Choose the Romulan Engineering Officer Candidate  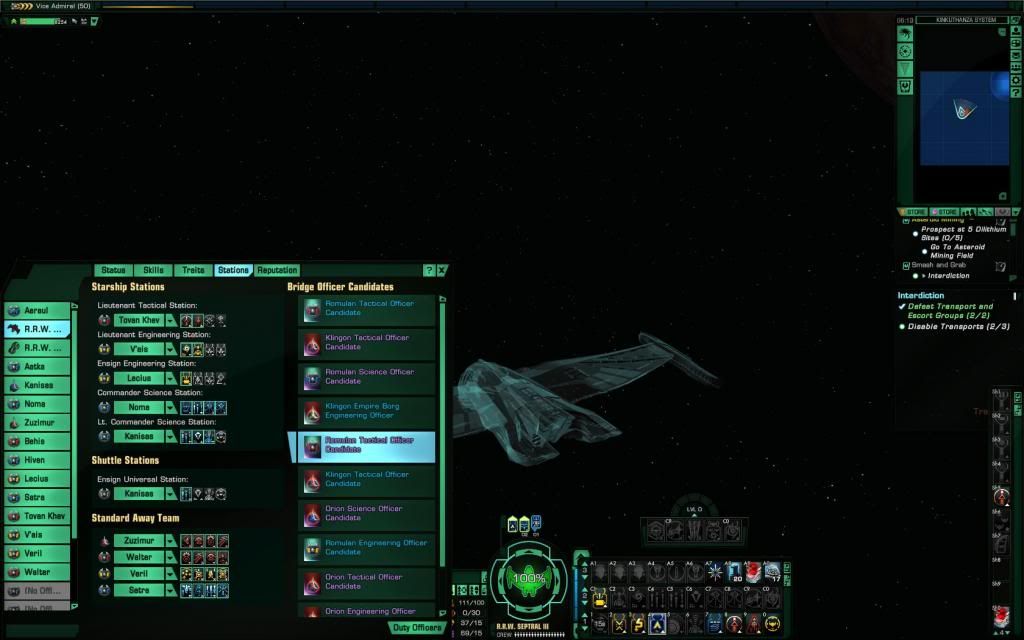click(x=367, y=547)
